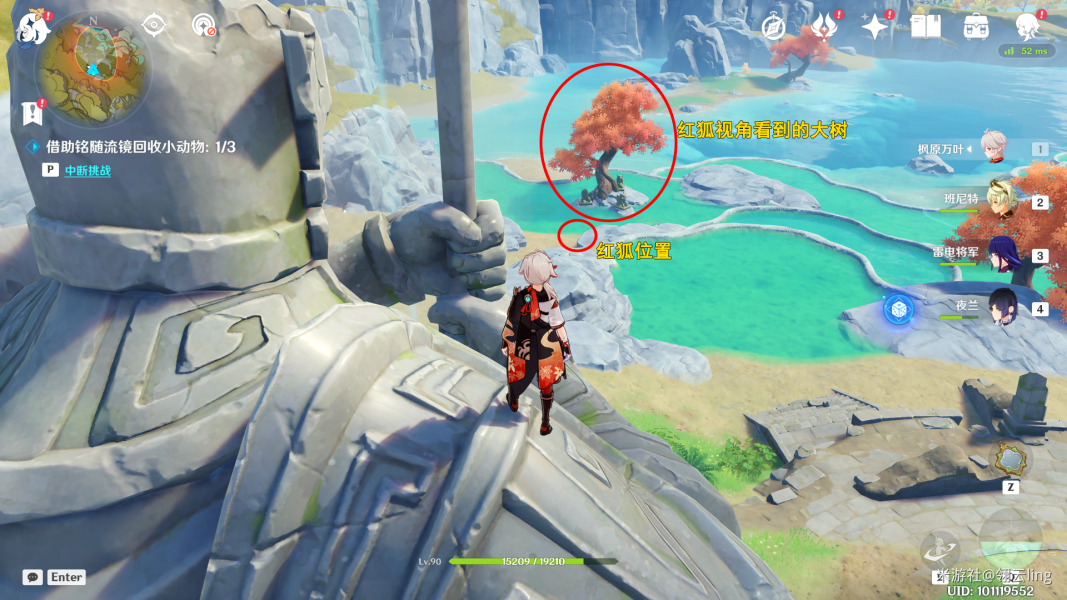Open the character screen head icon

[x=1026, y=26]
